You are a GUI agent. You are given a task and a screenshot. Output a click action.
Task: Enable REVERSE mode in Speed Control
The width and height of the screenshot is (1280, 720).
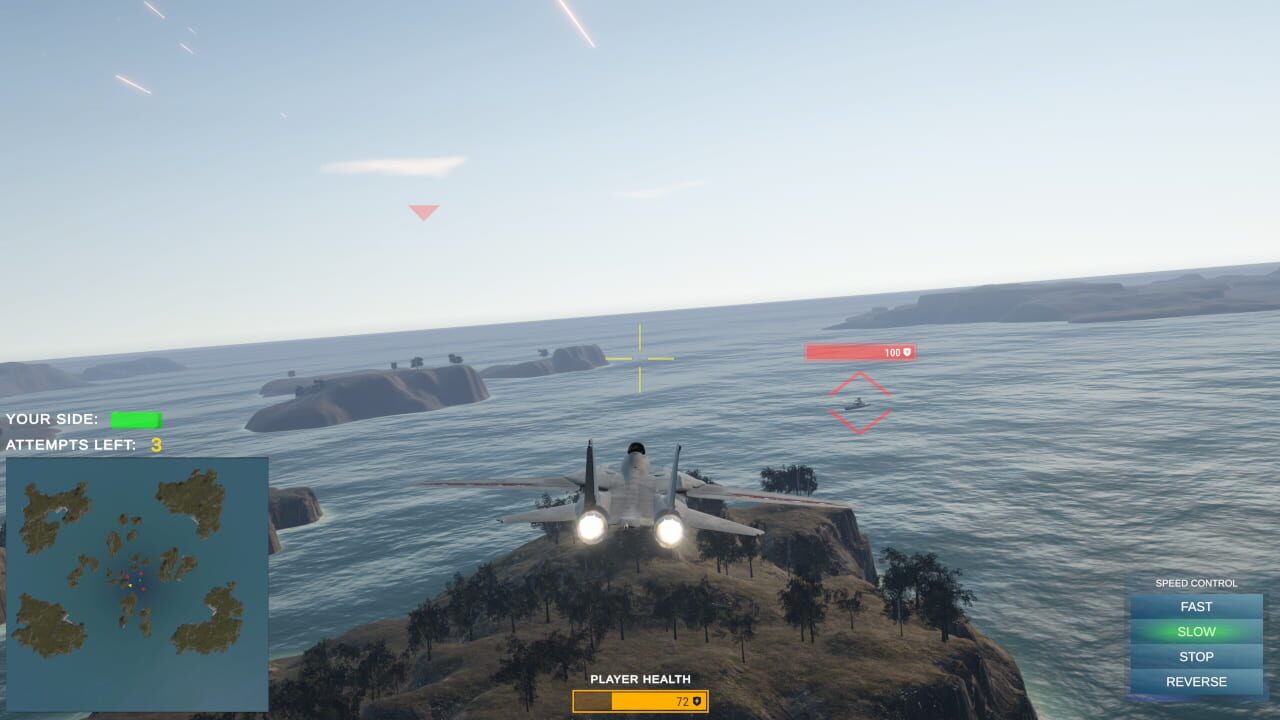1195,681
